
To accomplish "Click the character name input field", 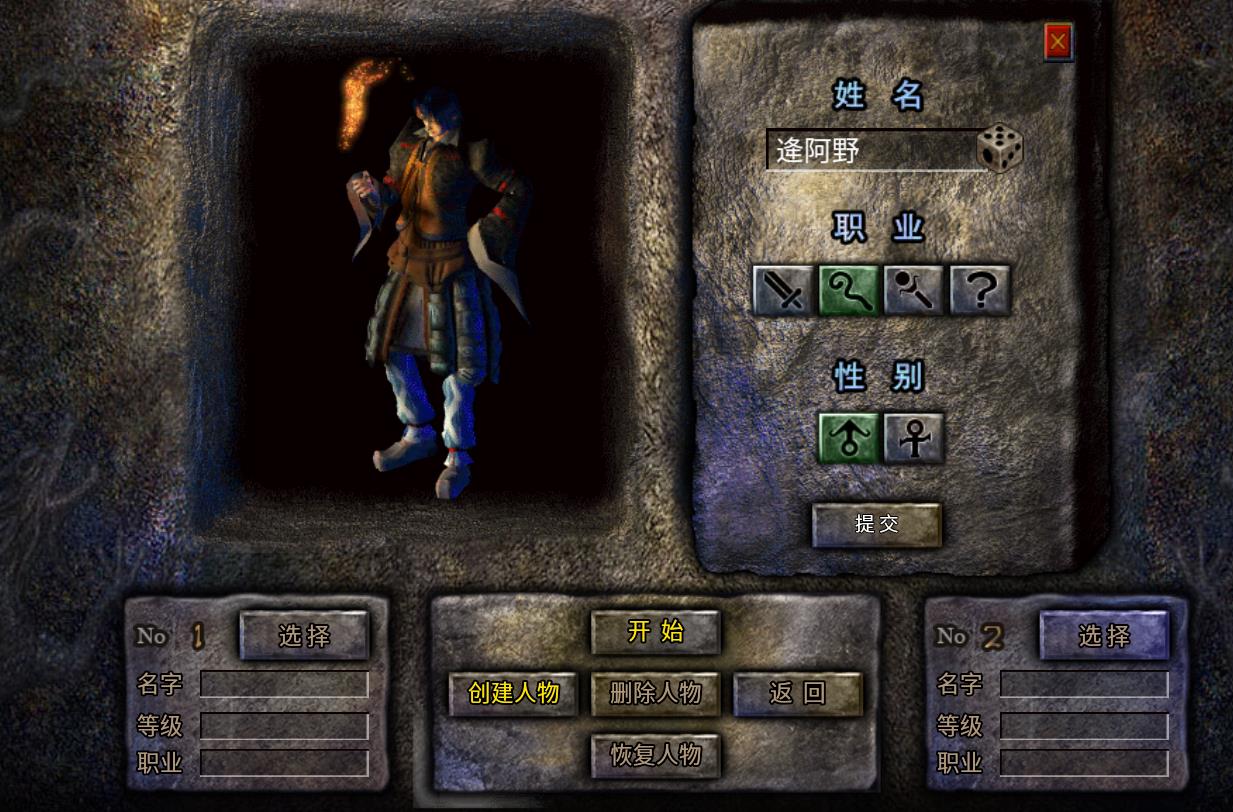I will 870,151.
